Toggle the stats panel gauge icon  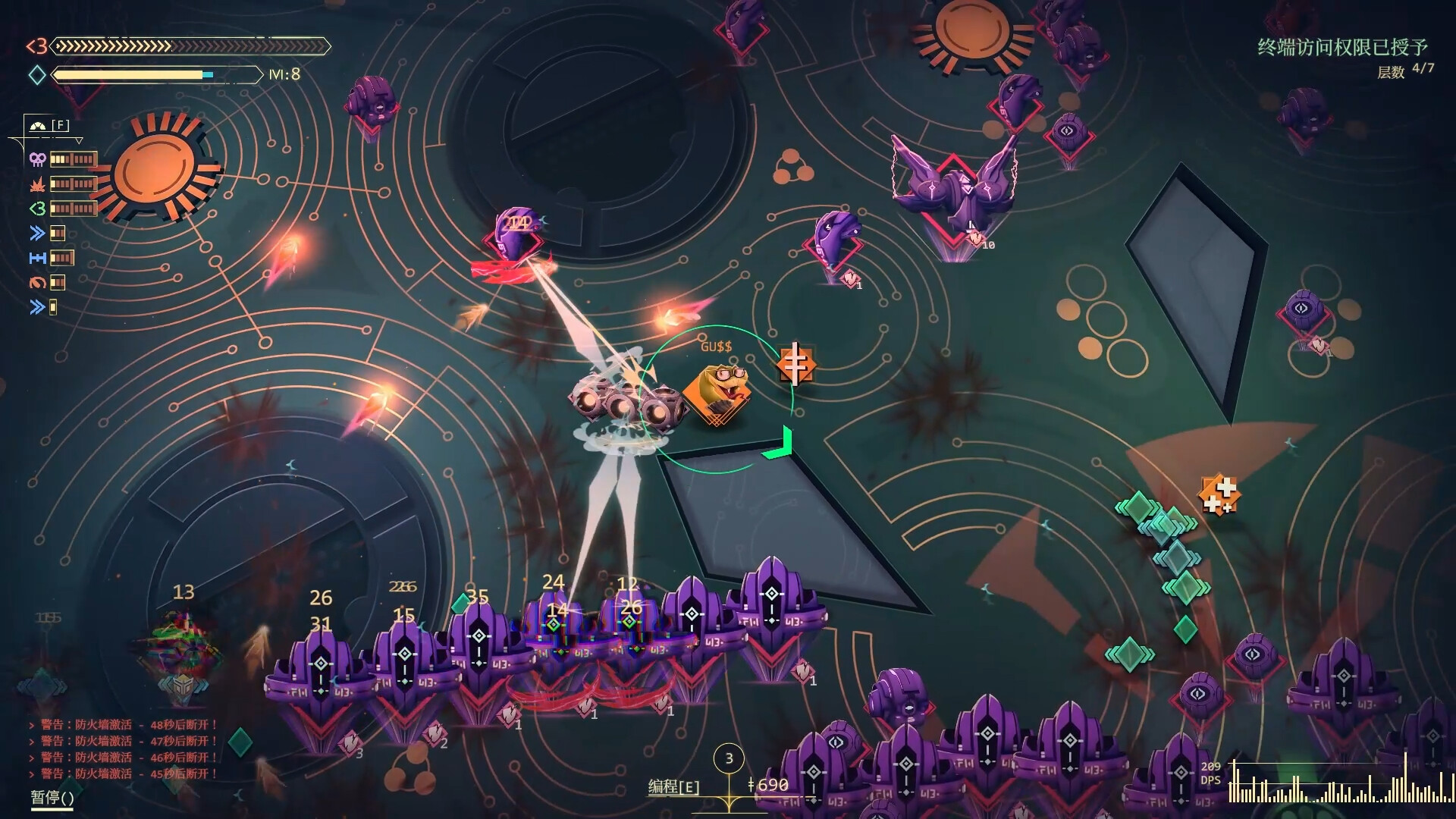(x=38, y=126)
